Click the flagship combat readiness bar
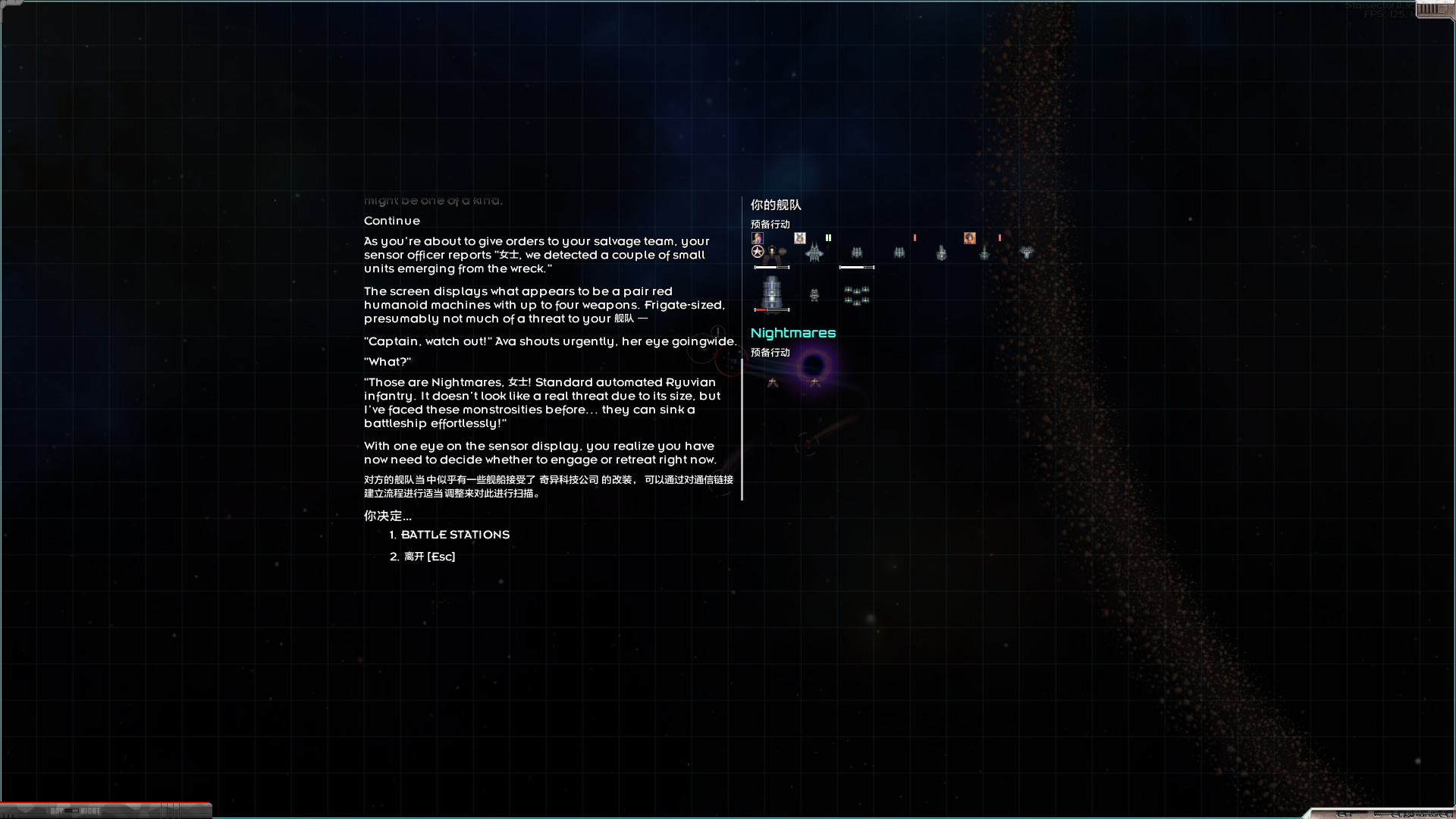The height and width of the screenshot is (819, 1456). click(773, 268)
